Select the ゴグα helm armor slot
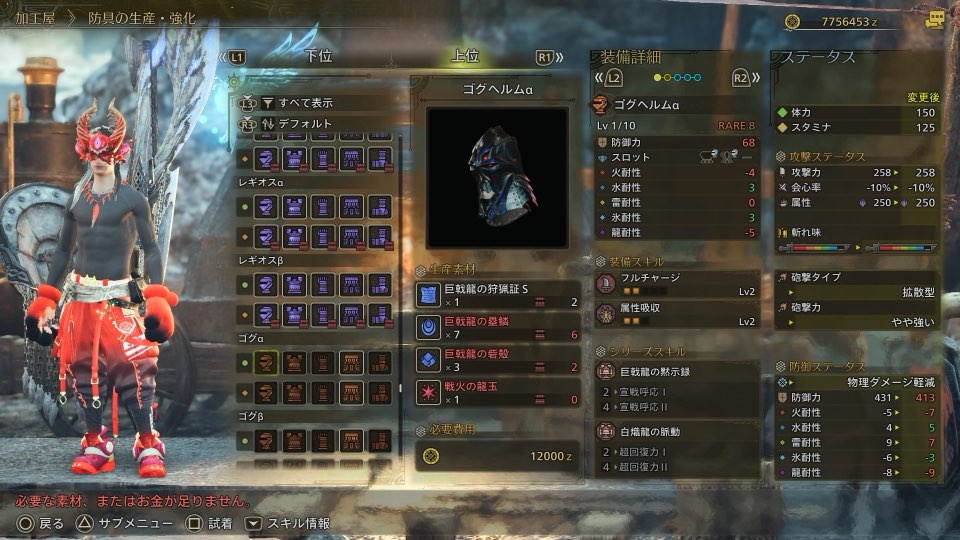This screenshot has width=960, height=540. 267,362
